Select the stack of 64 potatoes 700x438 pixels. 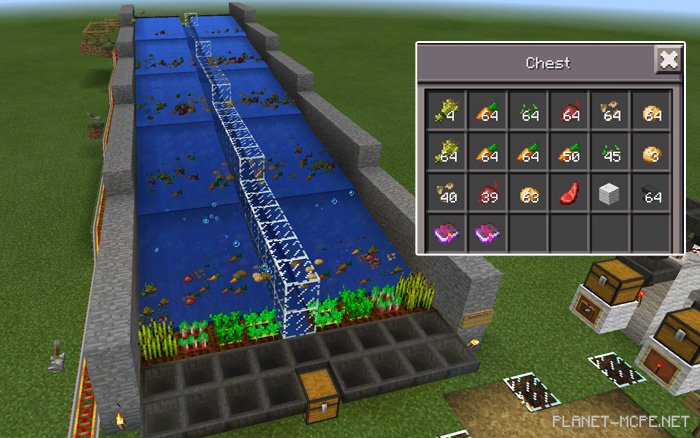click(652, 112)
